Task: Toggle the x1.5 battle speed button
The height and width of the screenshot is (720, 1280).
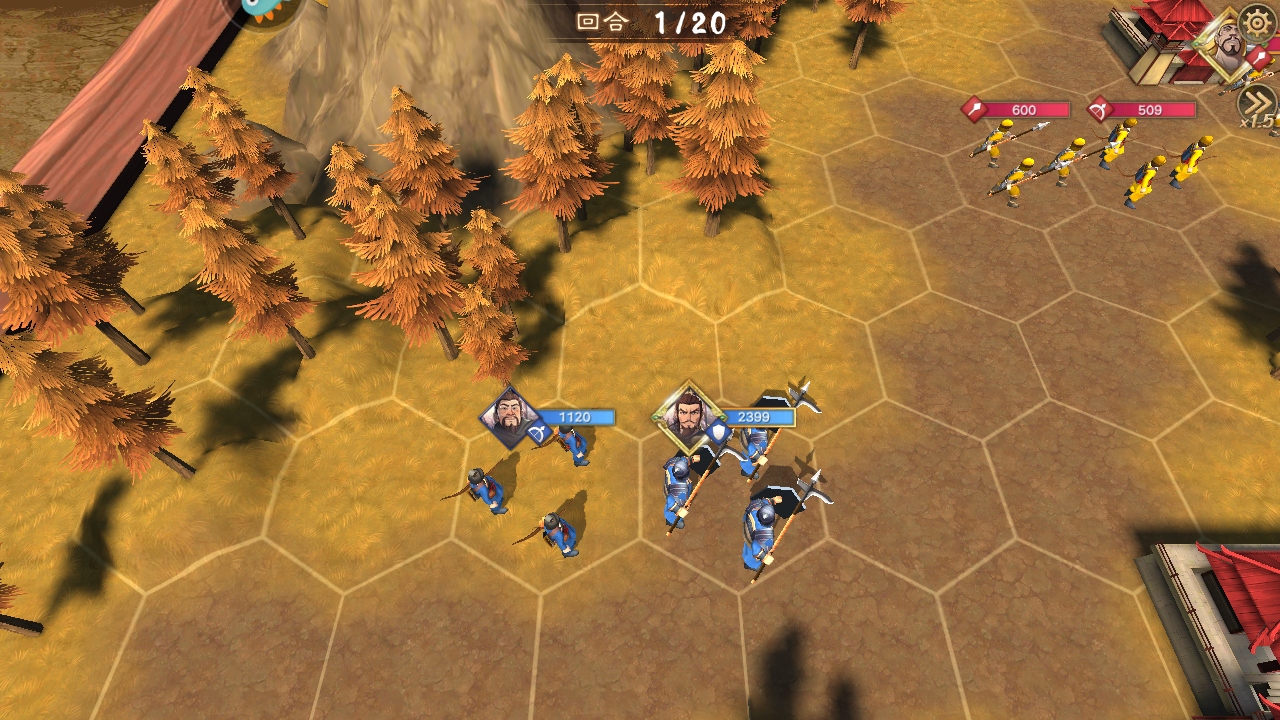Action: tap(1257, 104)
